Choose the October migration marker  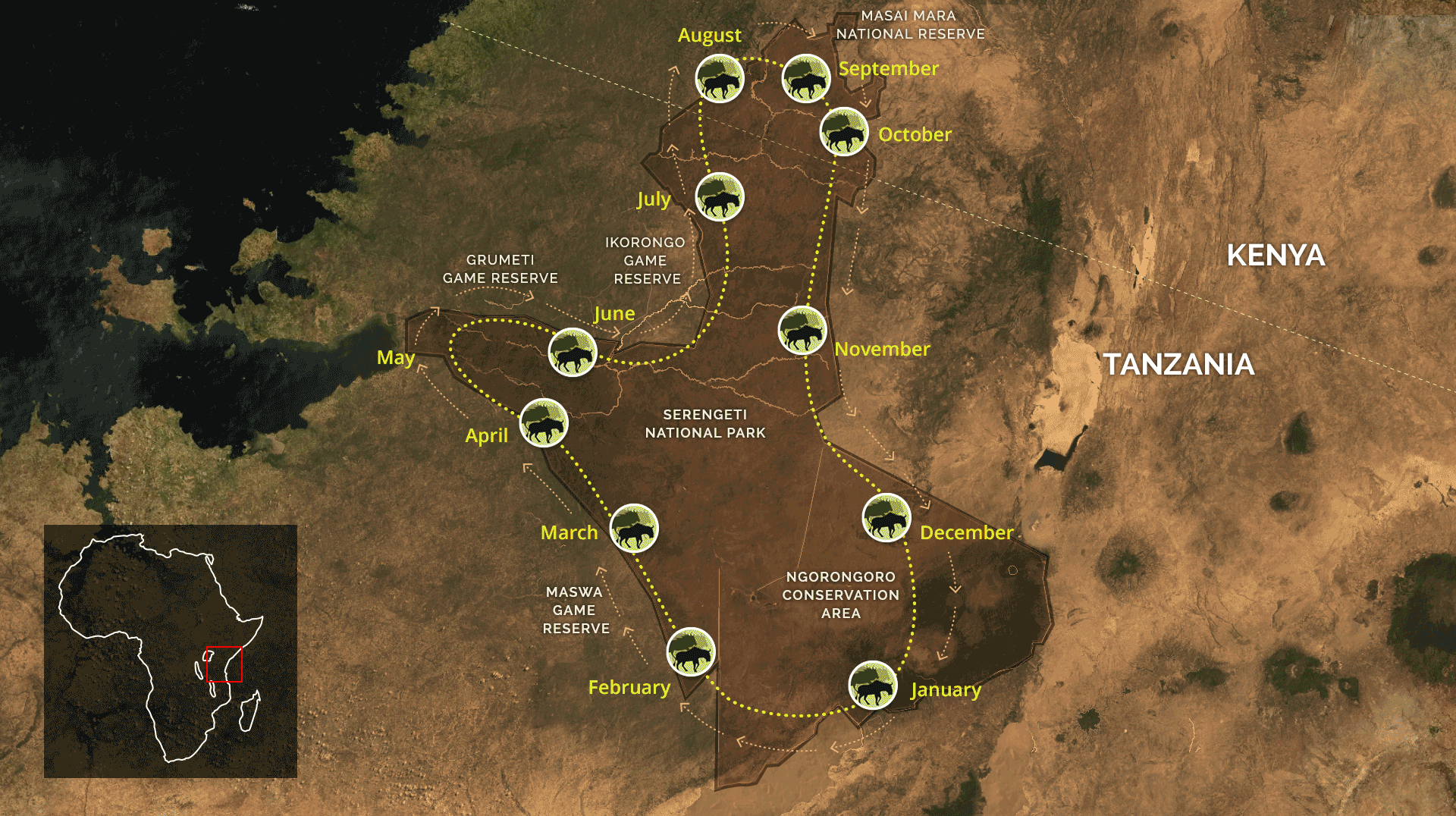844,131
